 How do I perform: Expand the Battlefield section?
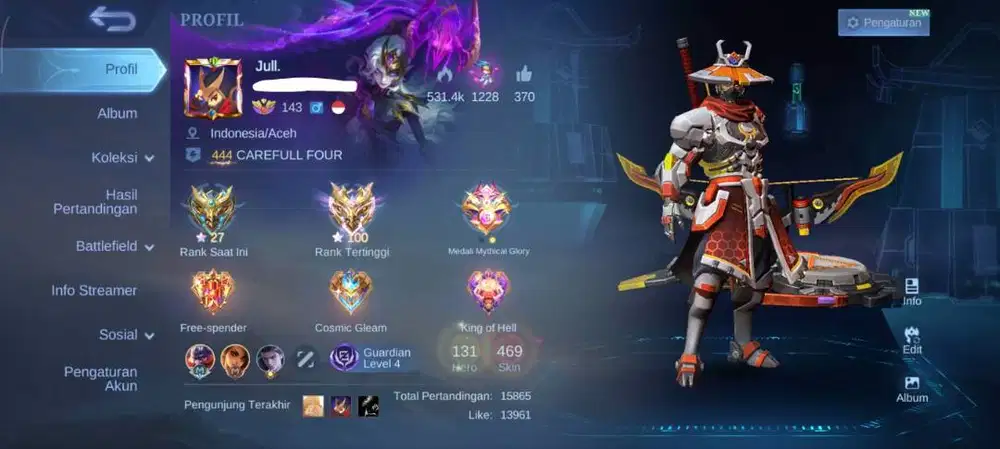coord(114,246)
